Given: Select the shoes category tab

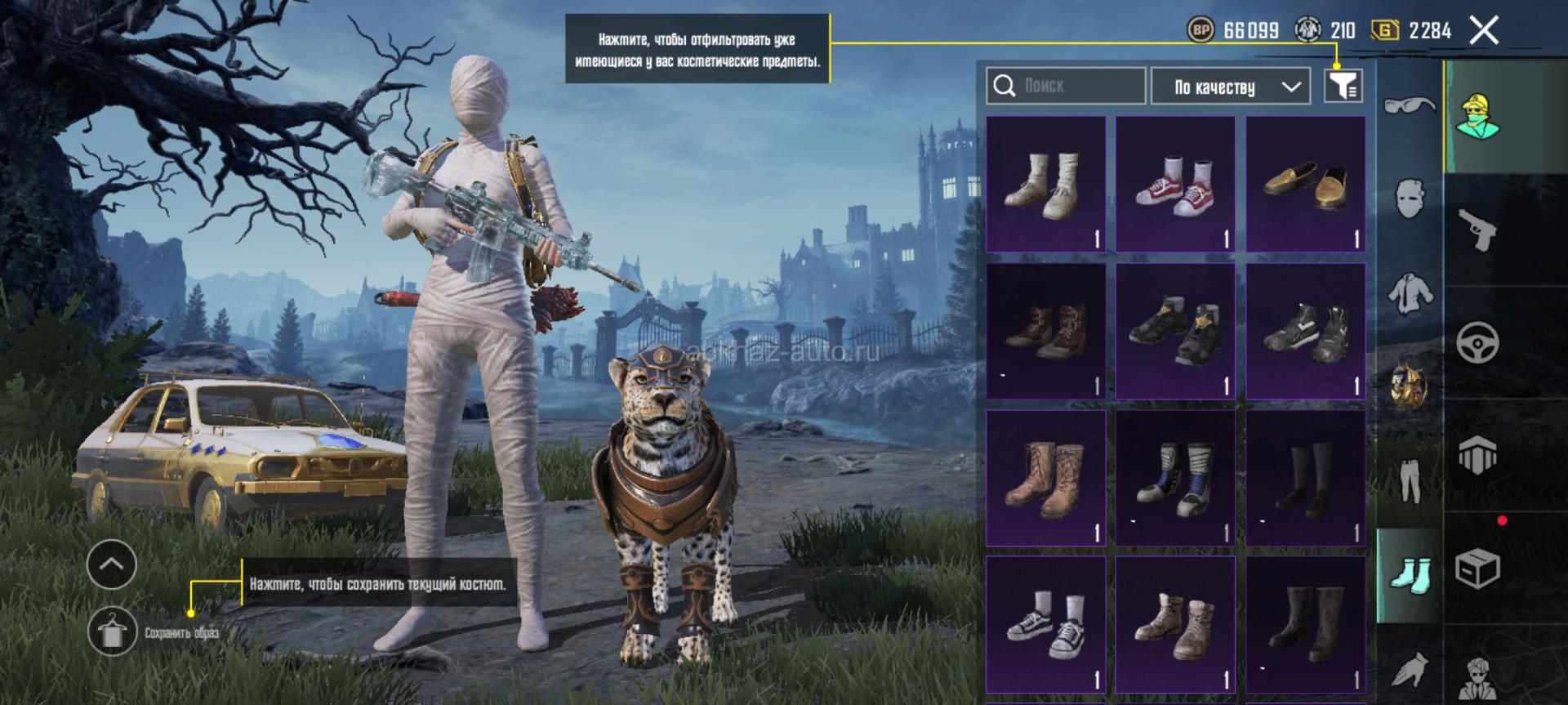Looking at the screenshot, I should point(1410,575).
